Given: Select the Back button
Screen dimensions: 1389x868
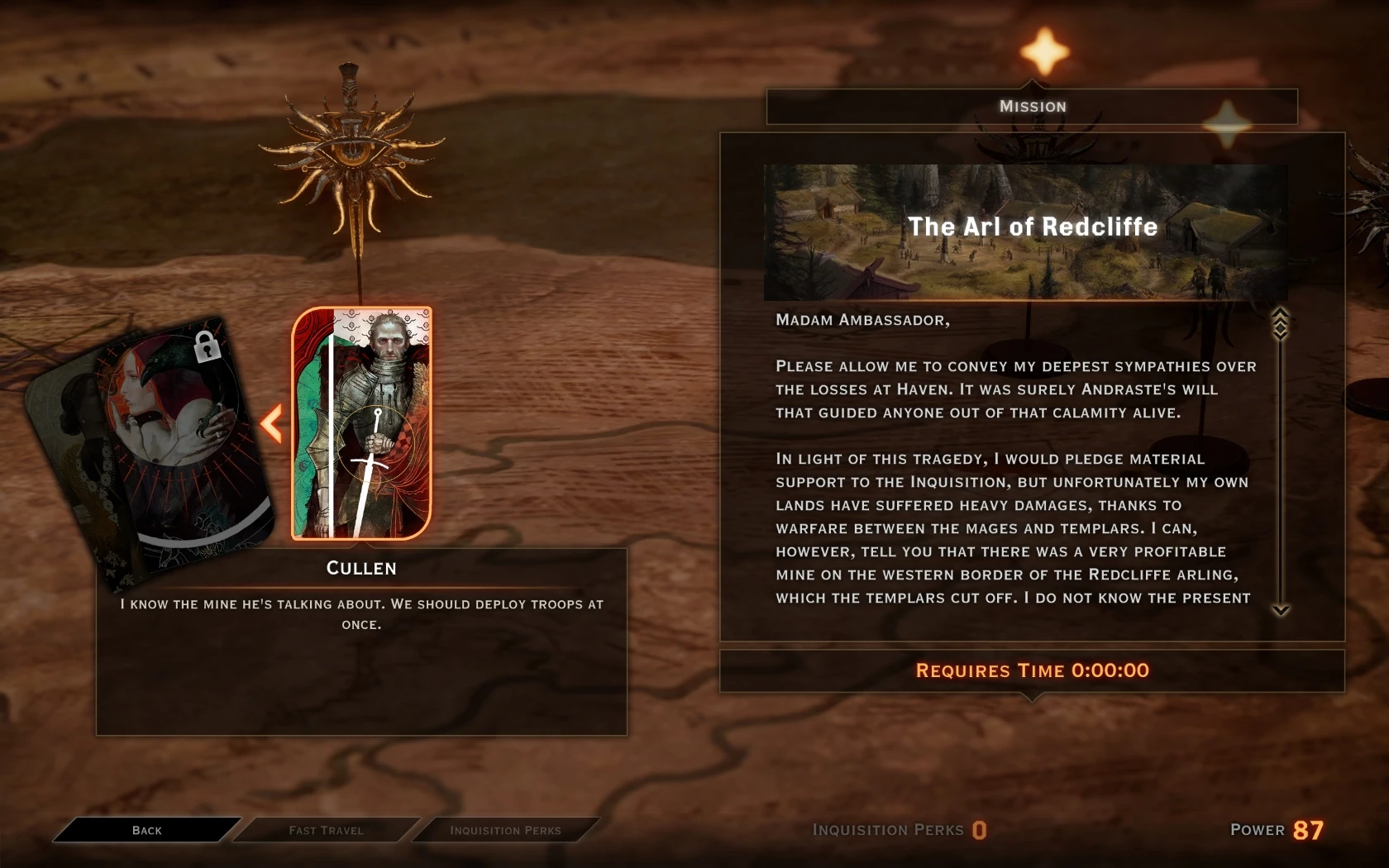Looking at the screenshot, I should click(147, 830).
